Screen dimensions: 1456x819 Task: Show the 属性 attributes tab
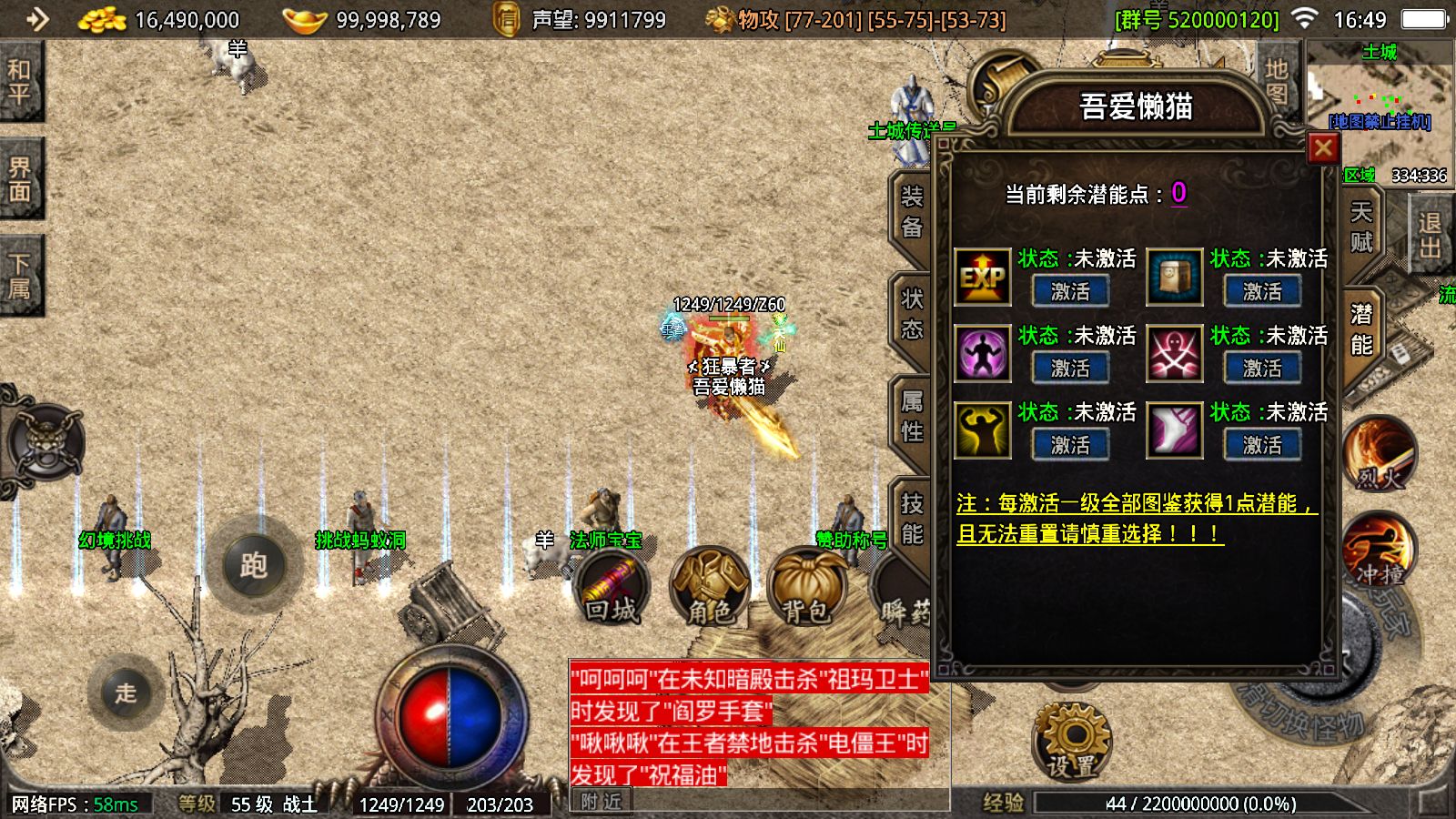click(911, 417)
